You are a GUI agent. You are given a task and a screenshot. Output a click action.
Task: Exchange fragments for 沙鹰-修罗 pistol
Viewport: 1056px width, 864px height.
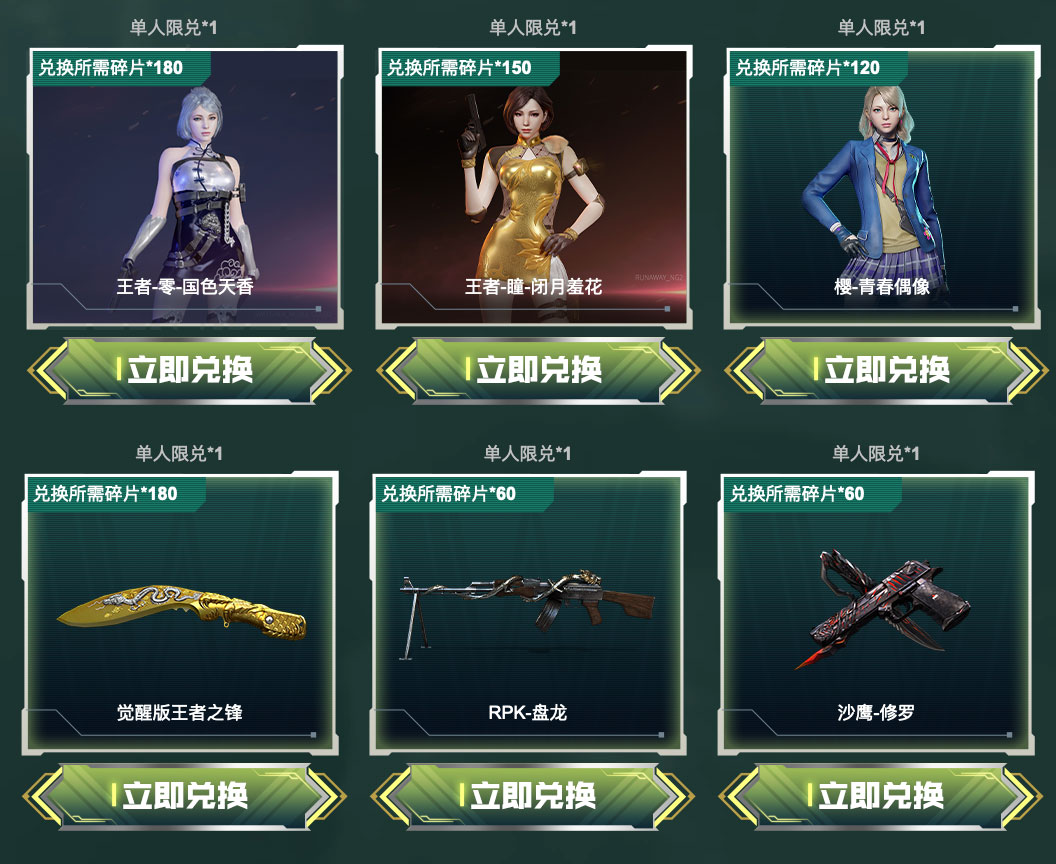pos(879,796)
